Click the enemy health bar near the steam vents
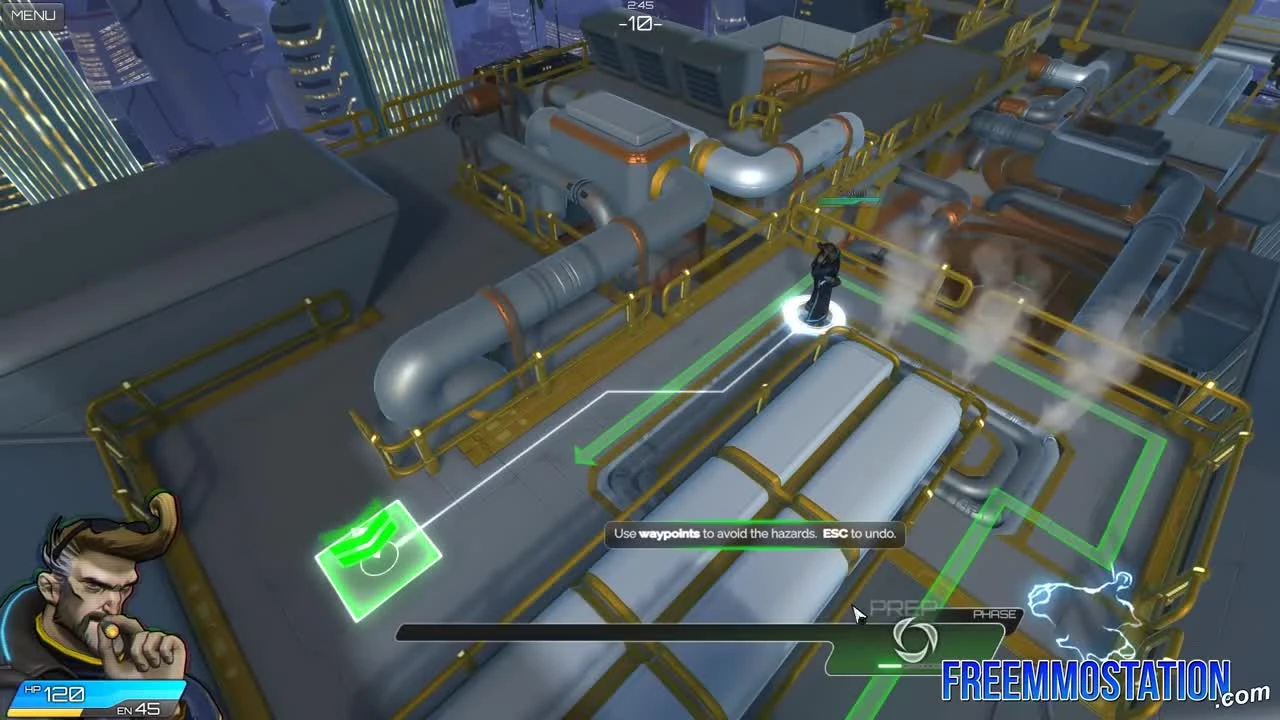The width and height of the screenshot is (1280, 720). [850, 200]
